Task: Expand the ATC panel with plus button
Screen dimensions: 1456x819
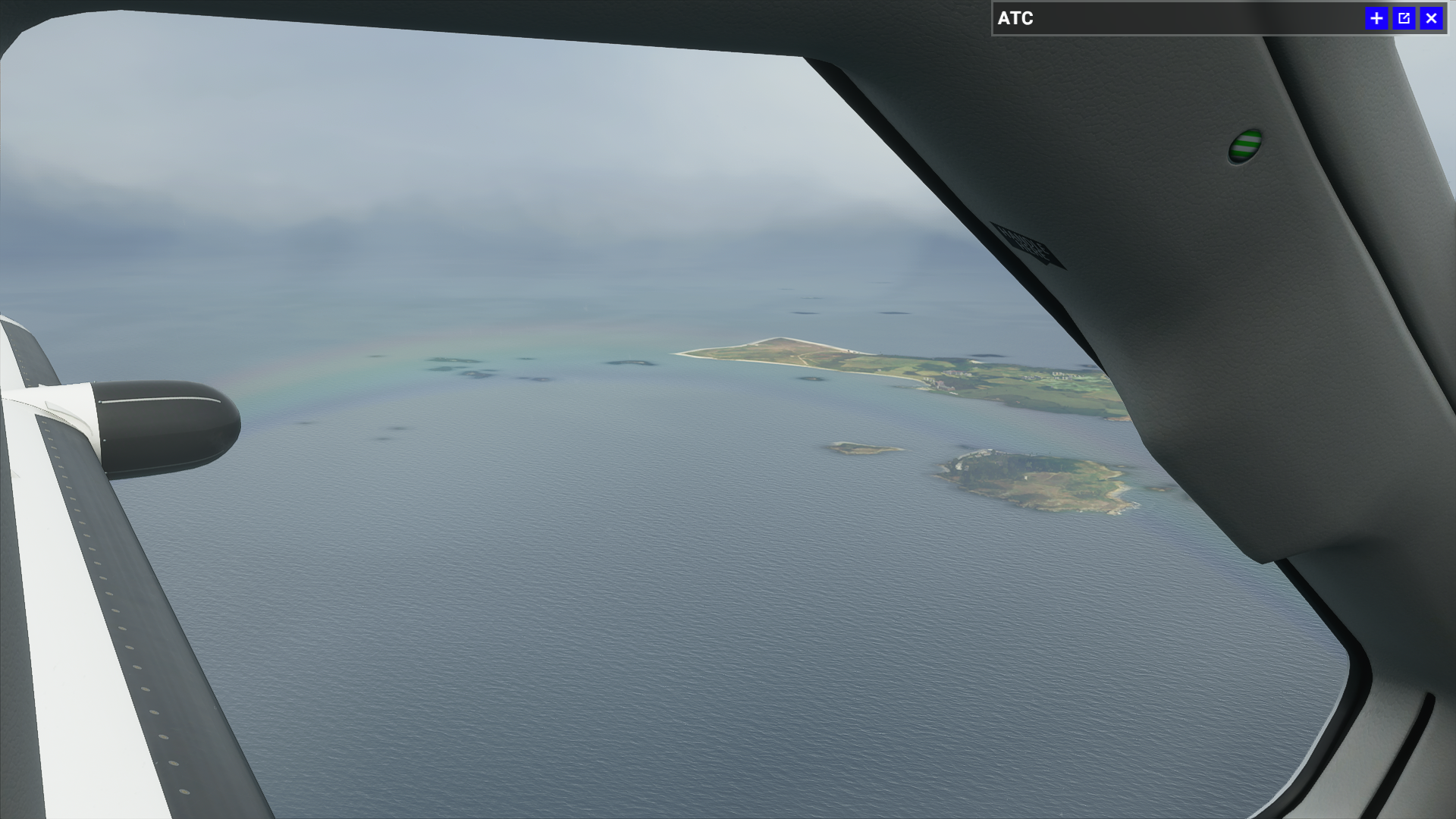Action: click(x=1376, y=18)
